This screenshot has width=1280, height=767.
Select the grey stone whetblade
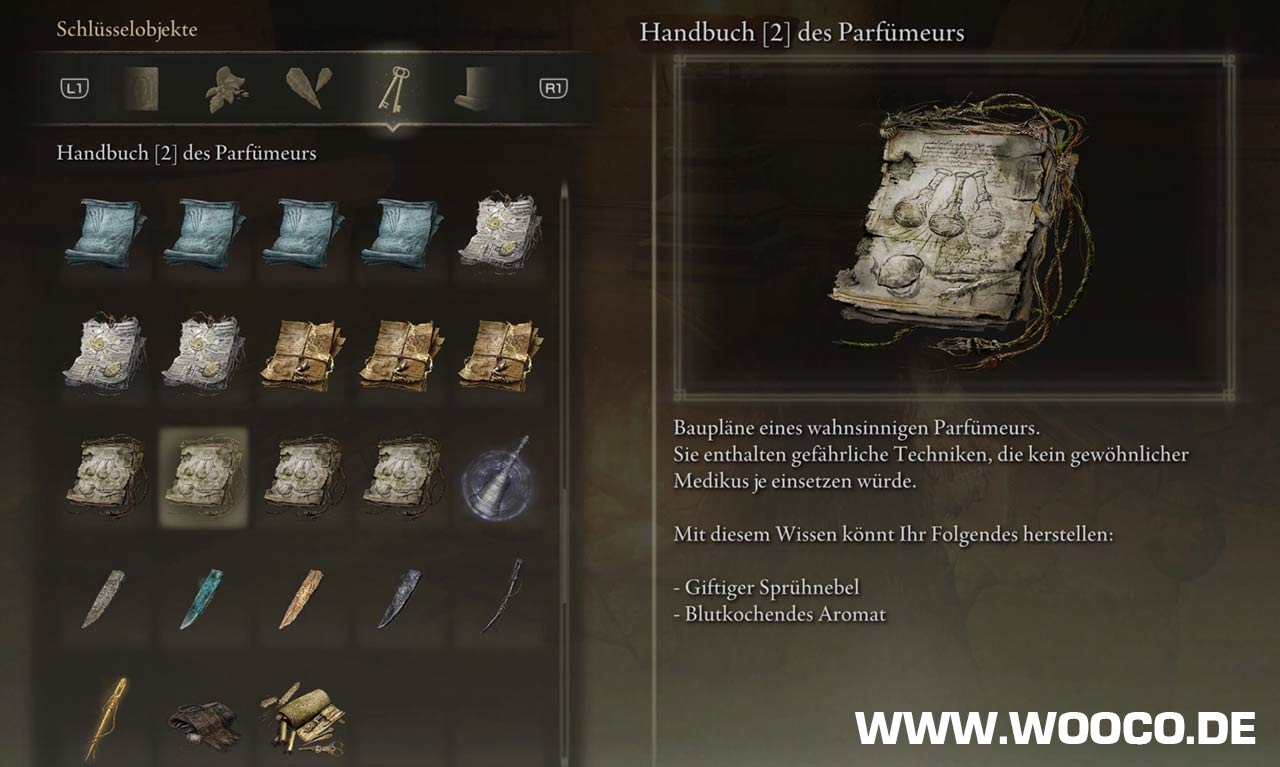click(x=105, y=597)
